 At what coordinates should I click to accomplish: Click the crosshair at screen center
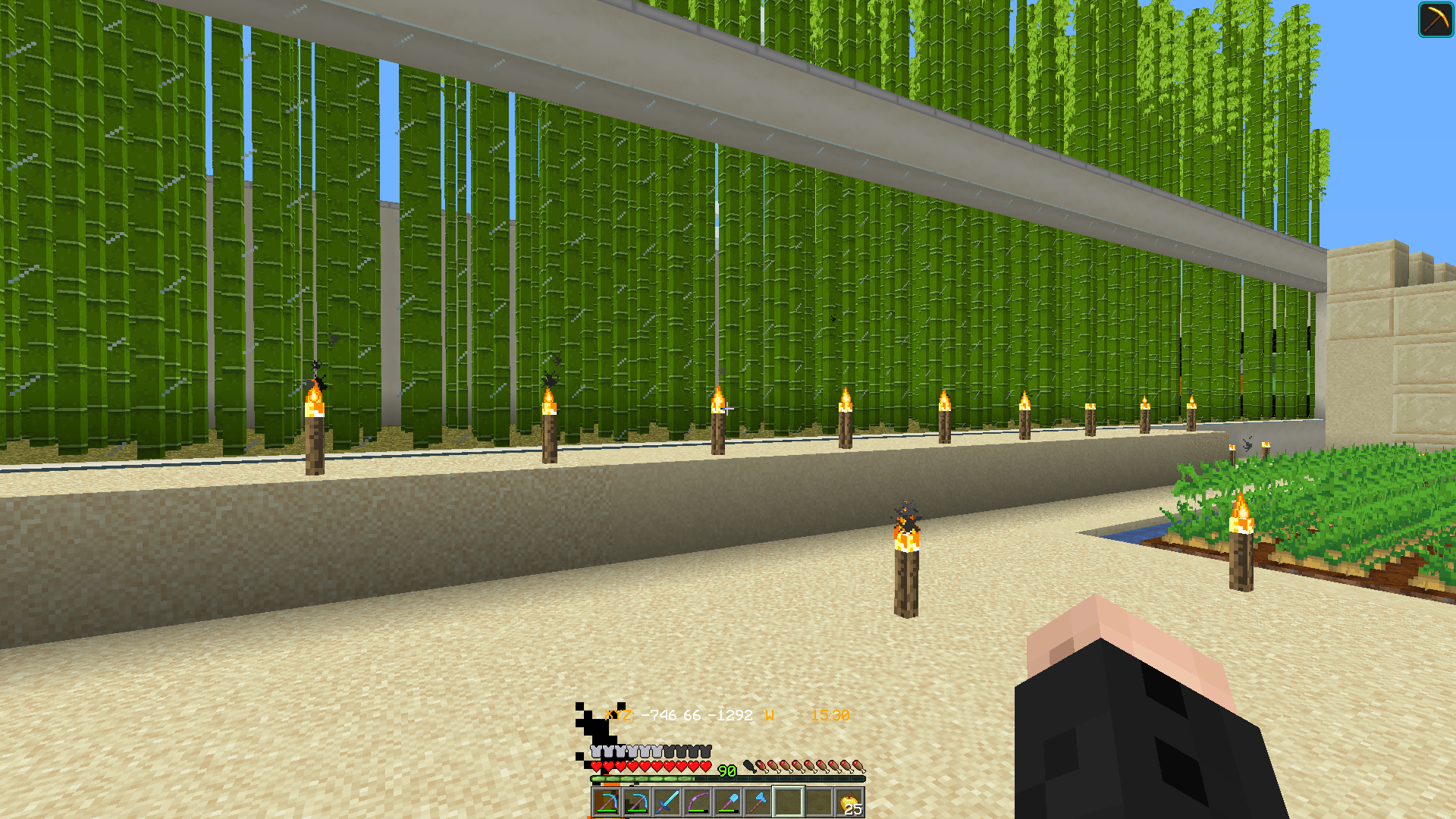pyautogui.click(x=728, y=409)
